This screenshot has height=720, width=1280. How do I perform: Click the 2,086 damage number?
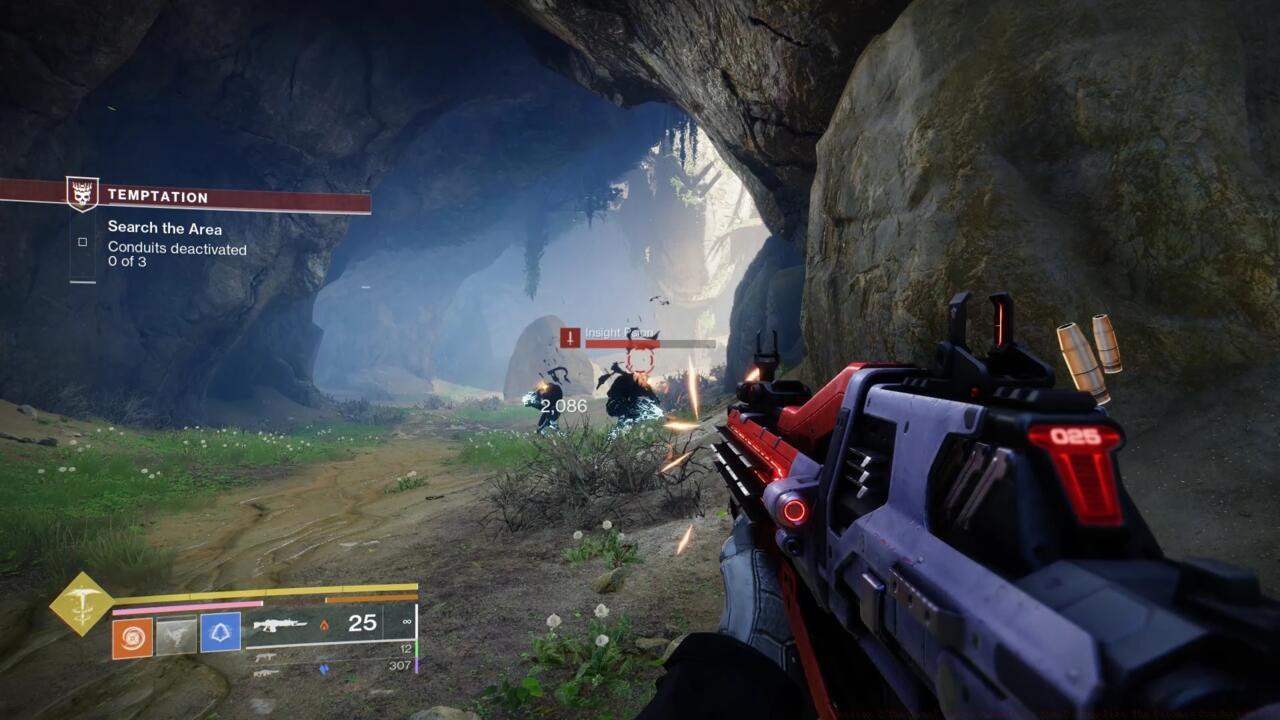pyautogui.click(x=564, y=405)
